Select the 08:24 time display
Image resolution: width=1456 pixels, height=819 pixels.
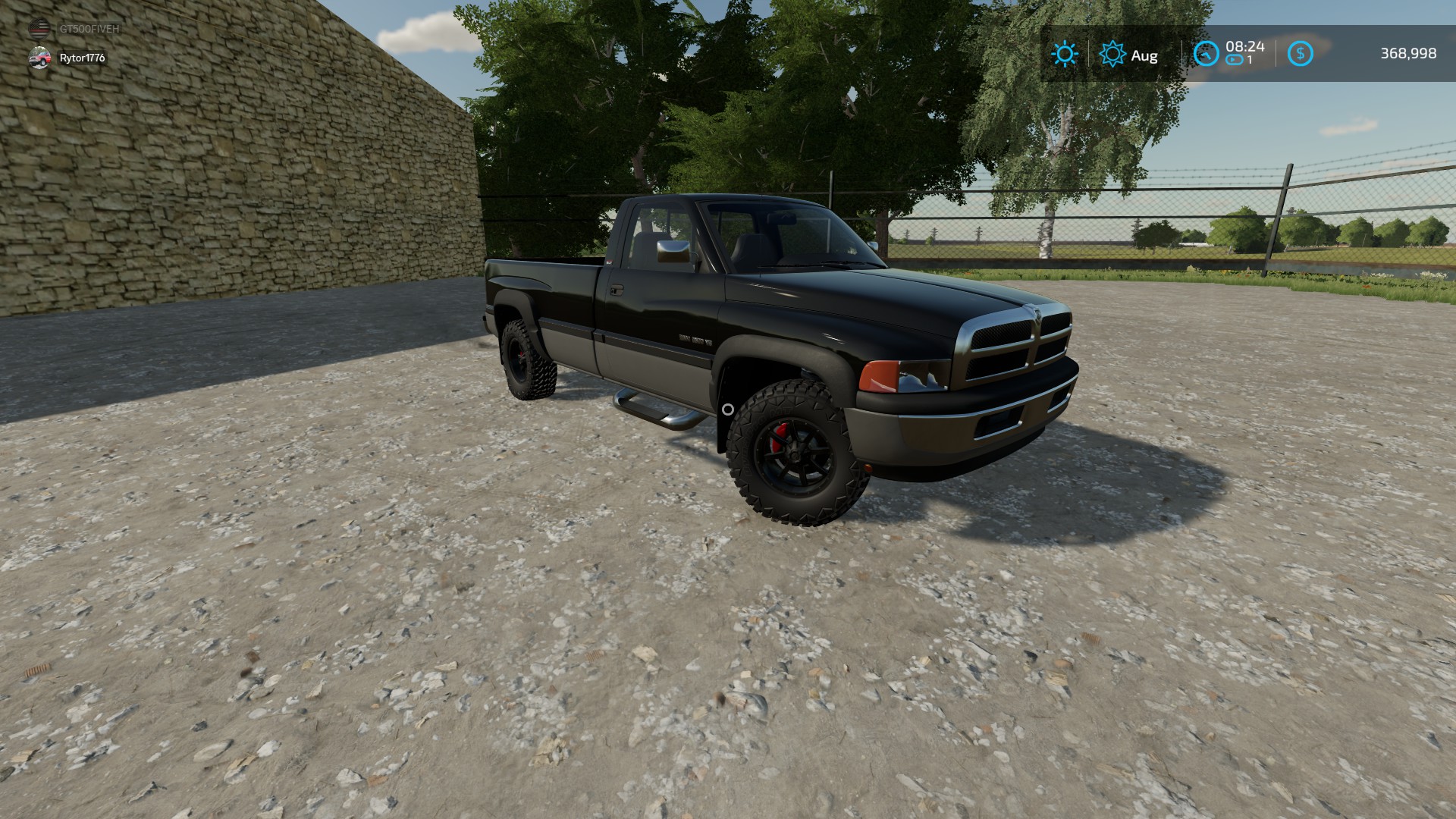1244,46
